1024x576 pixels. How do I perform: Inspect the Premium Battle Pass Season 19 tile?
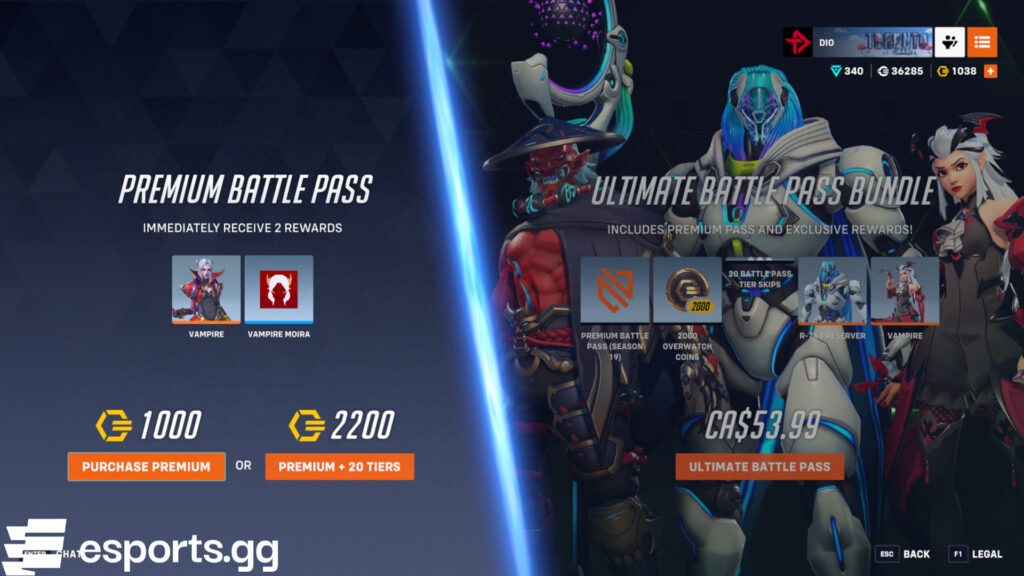point(615,291)
